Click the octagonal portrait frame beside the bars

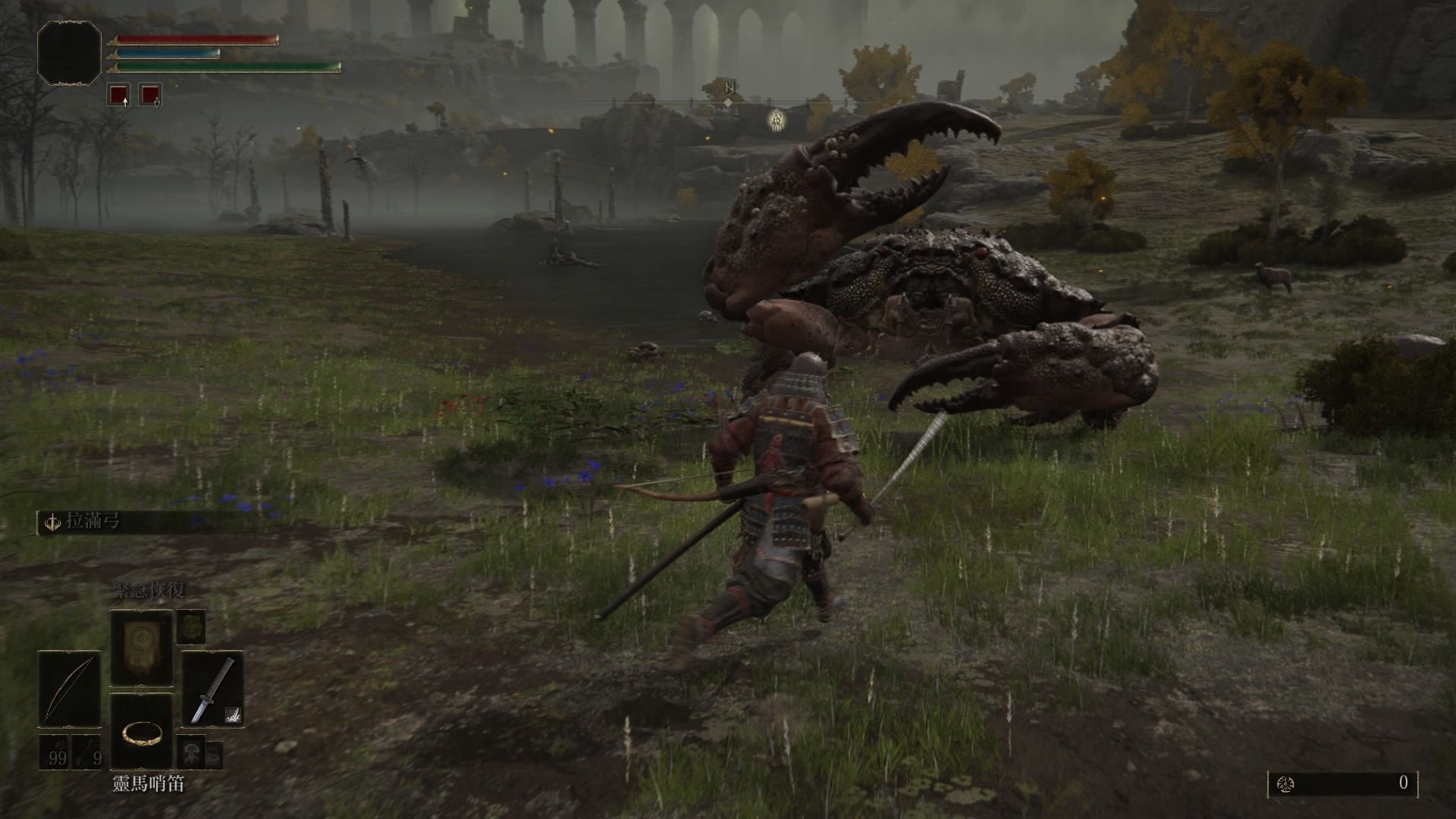coord(69,52)
